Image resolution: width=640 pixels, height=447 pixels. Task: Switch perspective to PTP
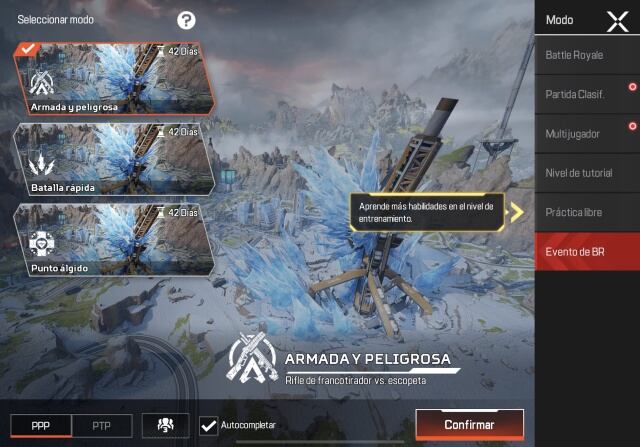(x=101, y=425)
